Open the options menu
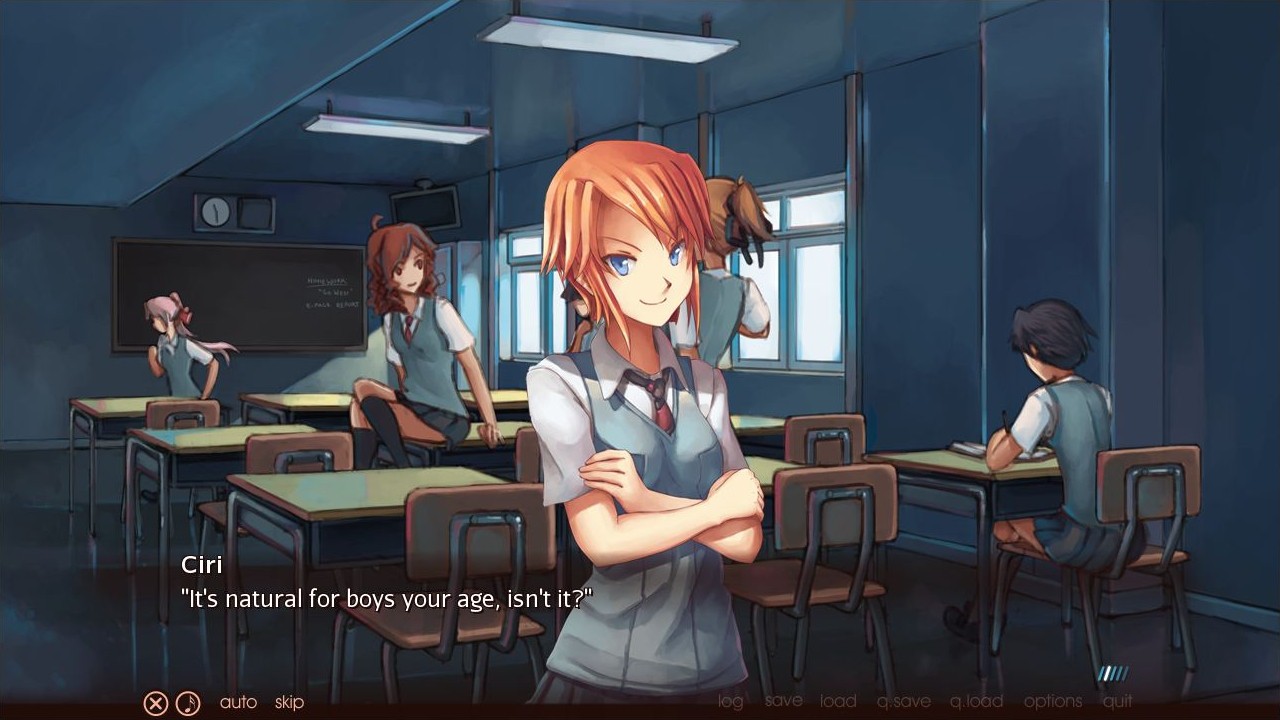This screenshot has width=1280, height=720. [x=1052, y=701]
